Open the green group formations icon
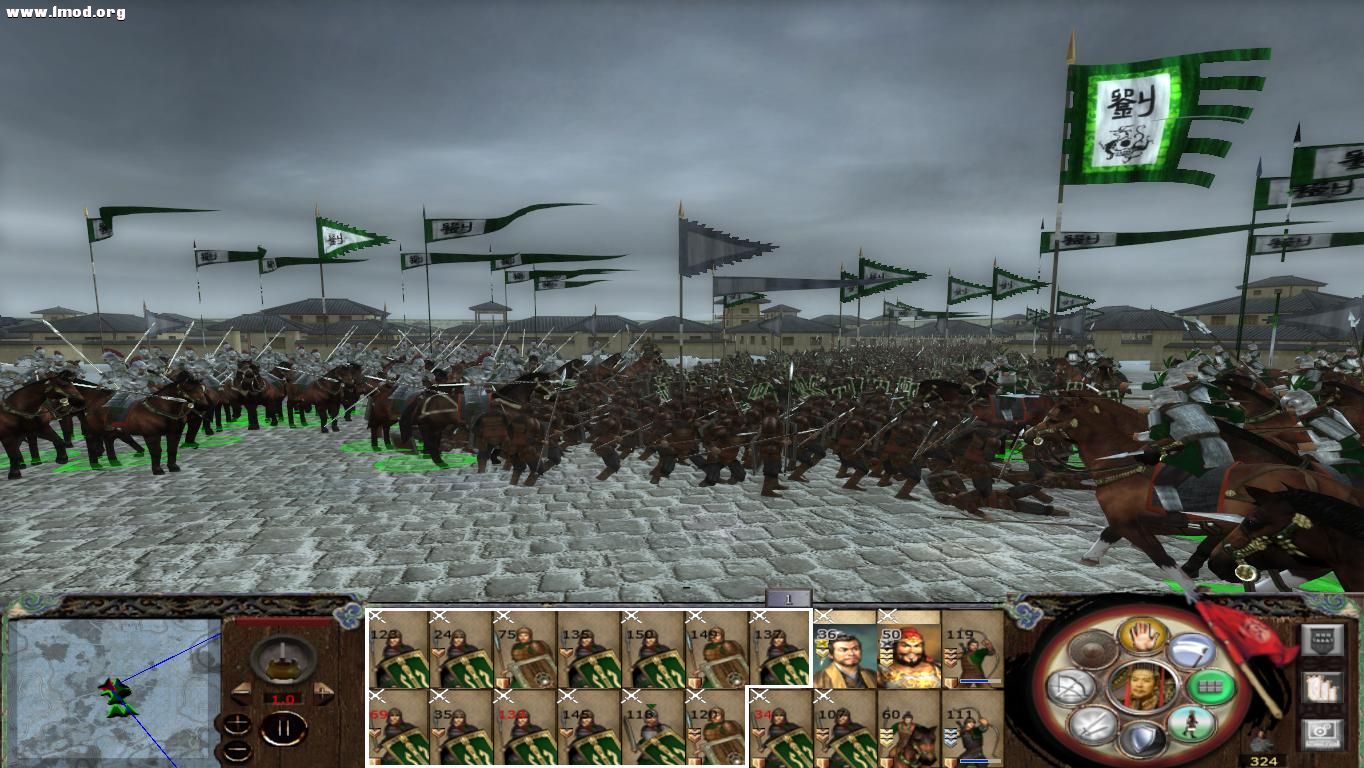The height and width of the screenshot is (768, 1364). pos(1212,686)
